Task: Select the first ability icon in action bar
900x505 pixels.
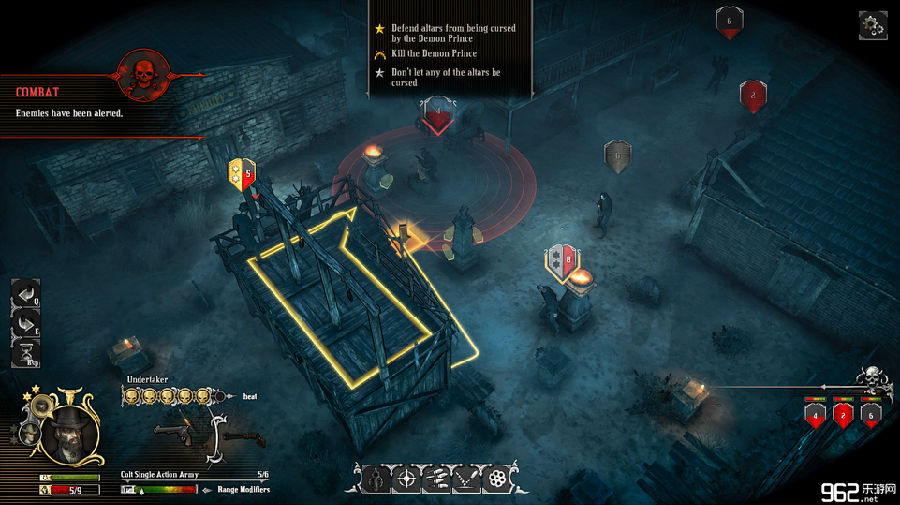Action: point(377,480)
